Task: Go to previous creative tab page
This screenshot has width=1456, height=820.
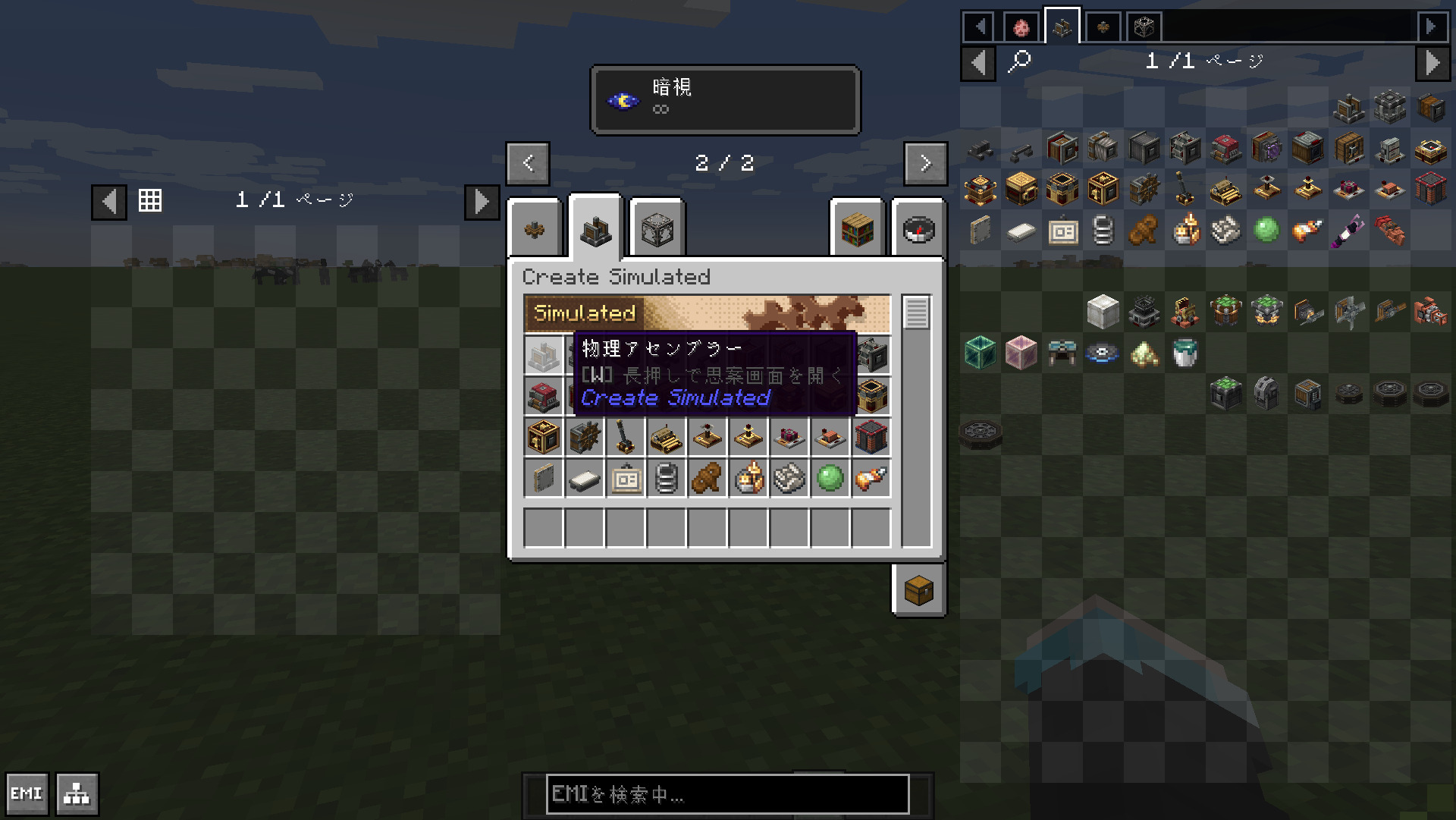Action: point(528,163)
